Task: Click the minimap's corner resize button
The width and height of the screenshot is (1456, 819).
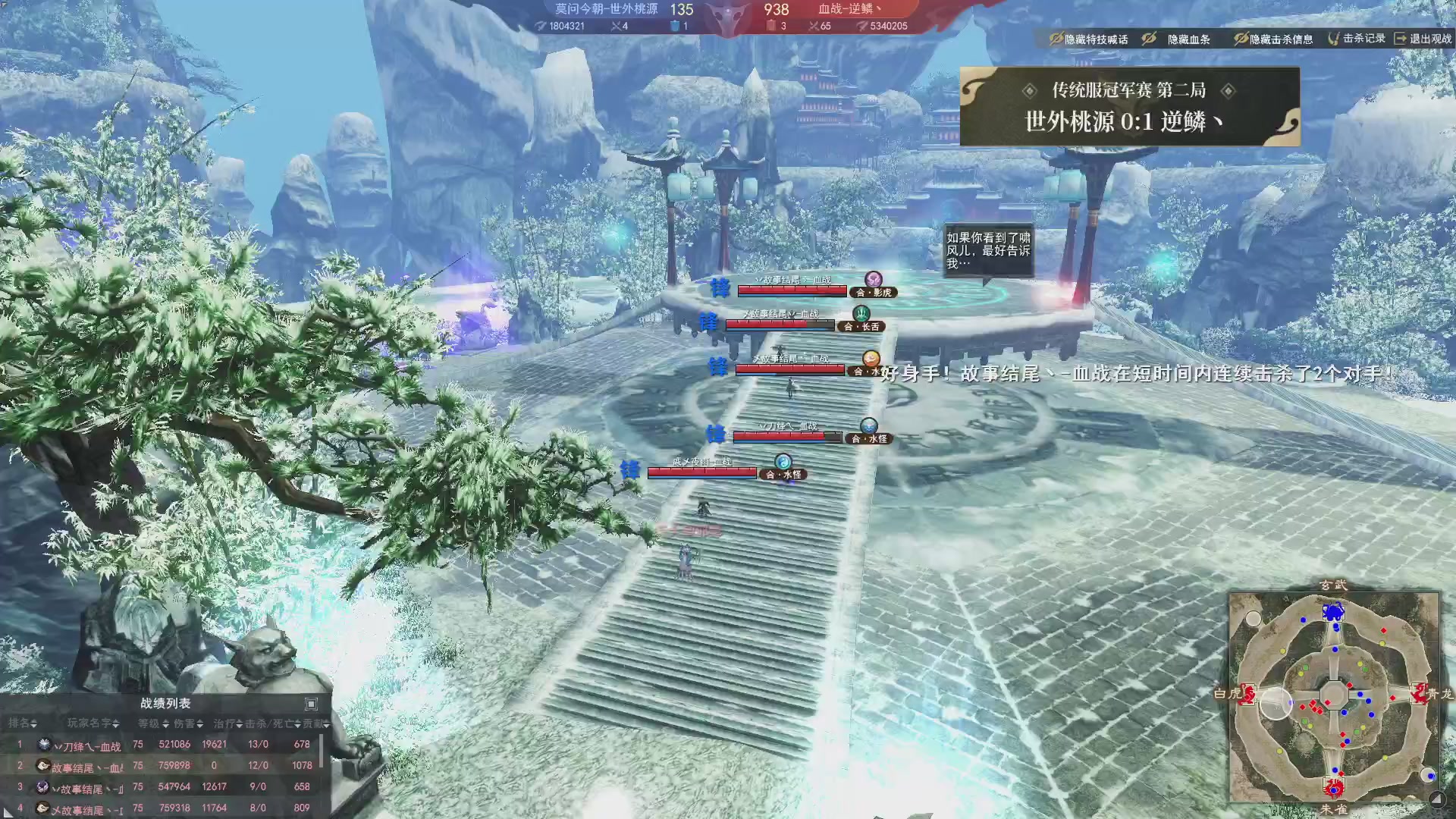Action: 1436,799
